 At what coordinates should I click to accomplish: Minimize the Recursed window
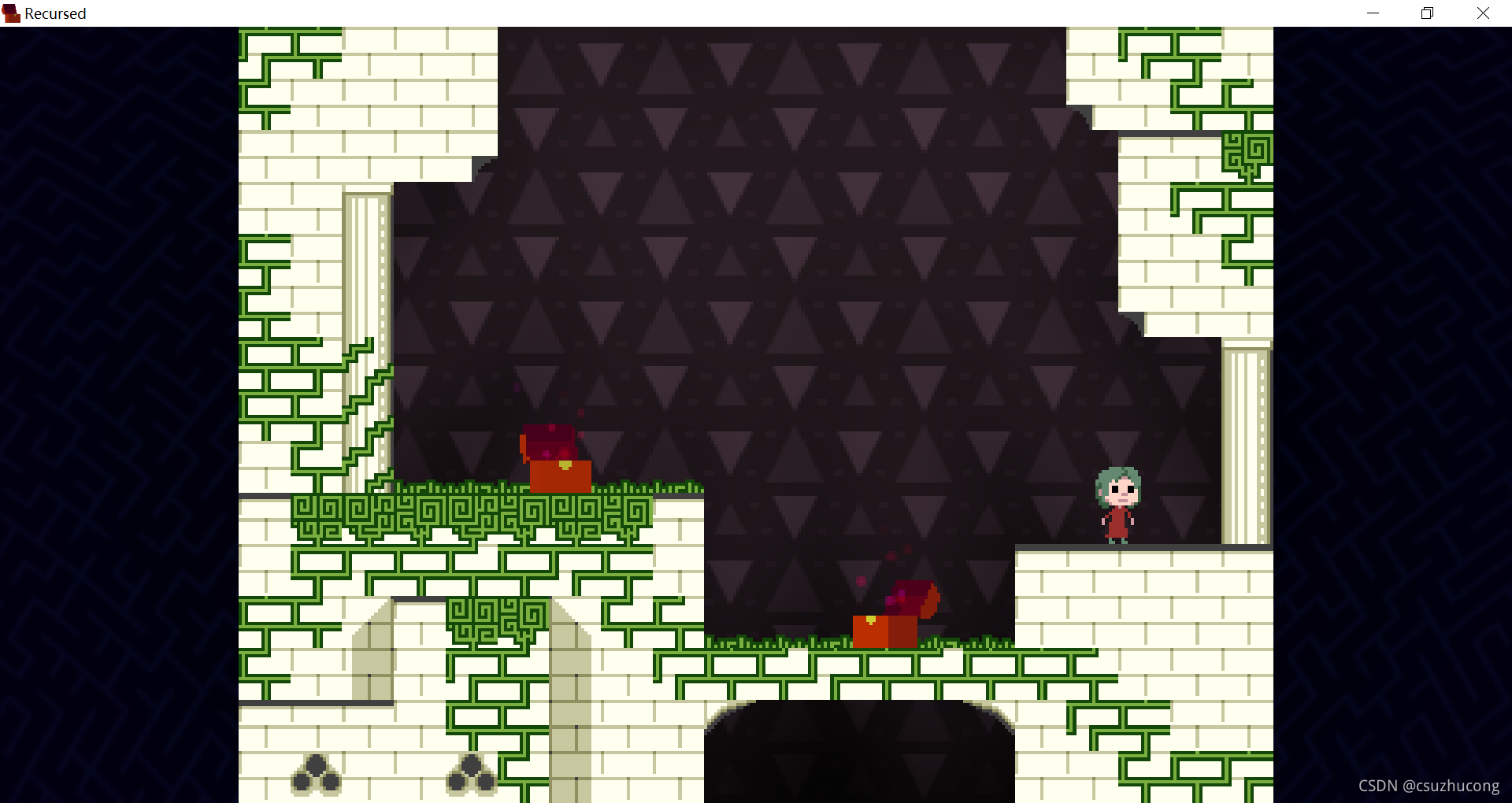pyautogui.click(x=1373, y=13)
